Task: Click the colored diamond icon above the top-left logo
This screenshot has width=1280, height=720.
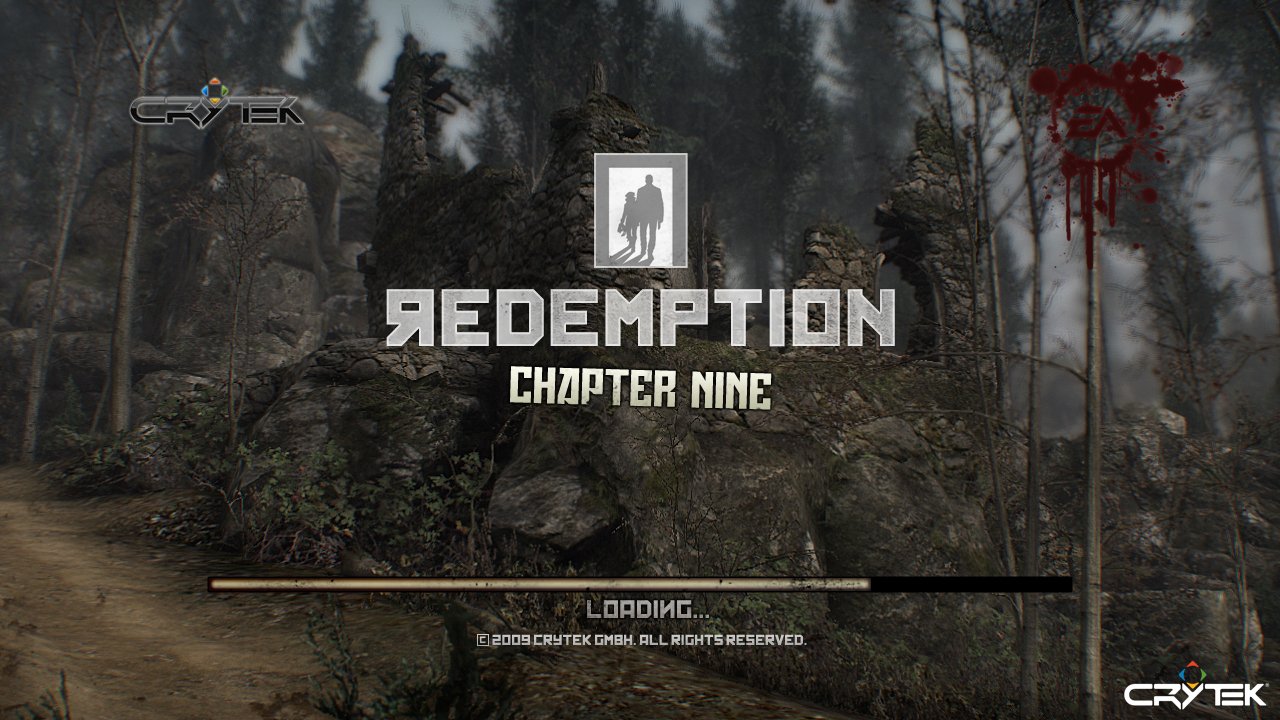Action: click(x=215, y=88)
